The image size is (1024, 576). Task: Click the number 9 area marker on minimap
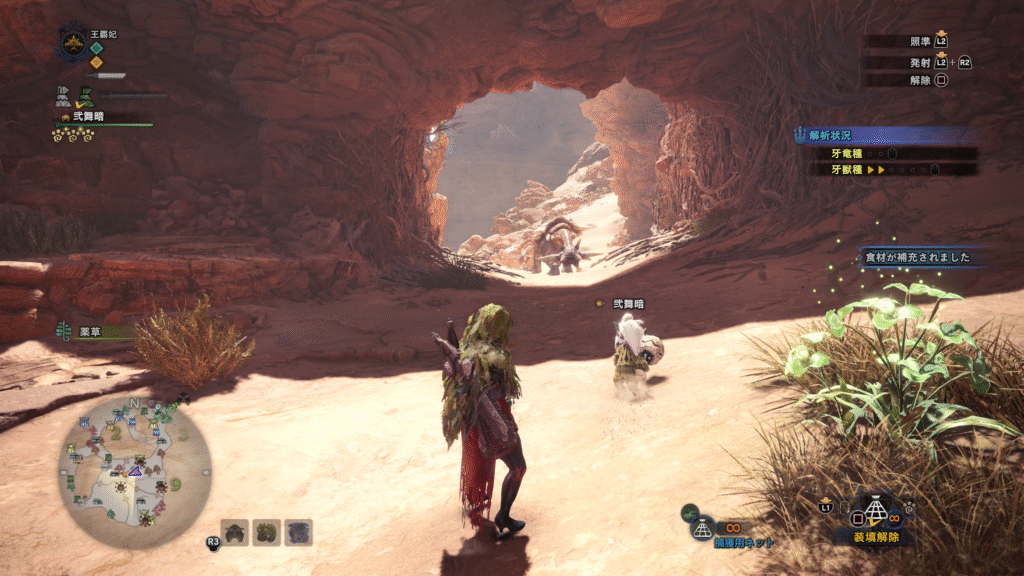(x=176, y=485)
